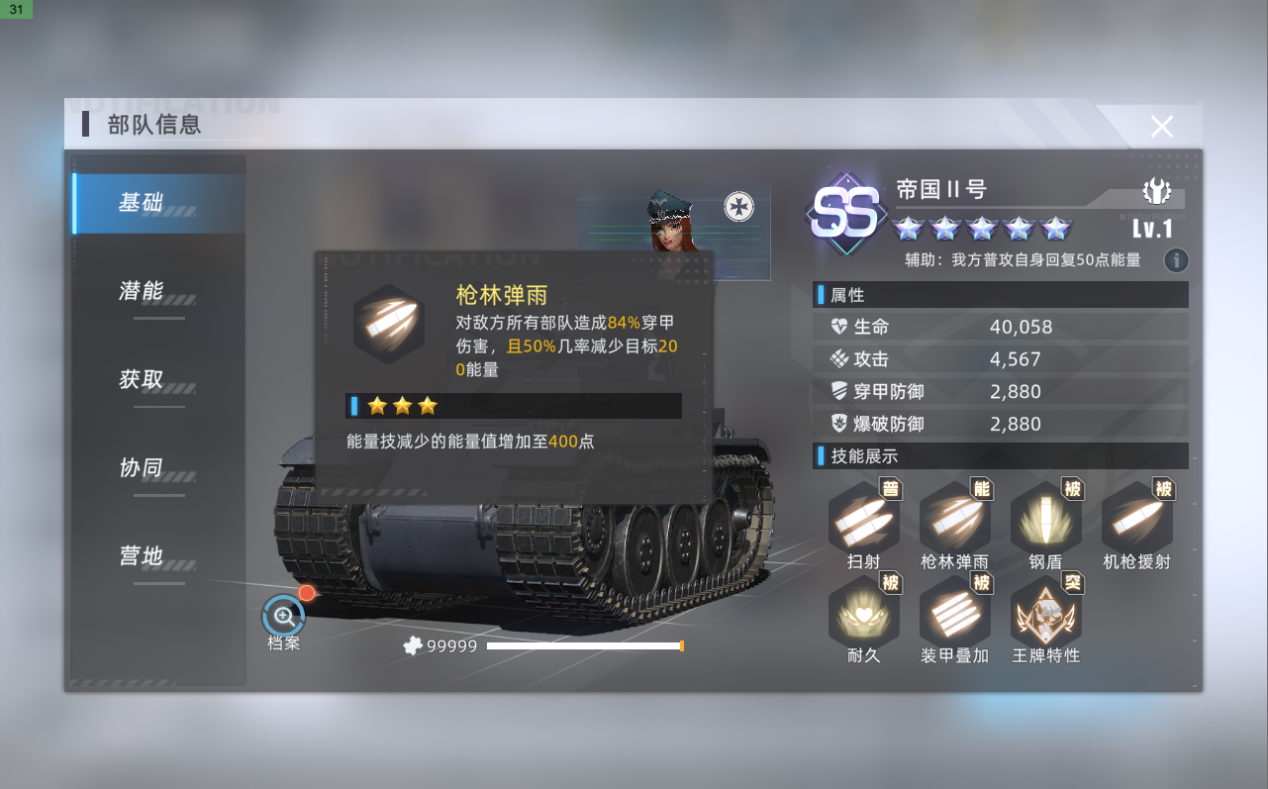
Task: Inspect the 机枪援射 skill icon
Action: coord(1136,517)
